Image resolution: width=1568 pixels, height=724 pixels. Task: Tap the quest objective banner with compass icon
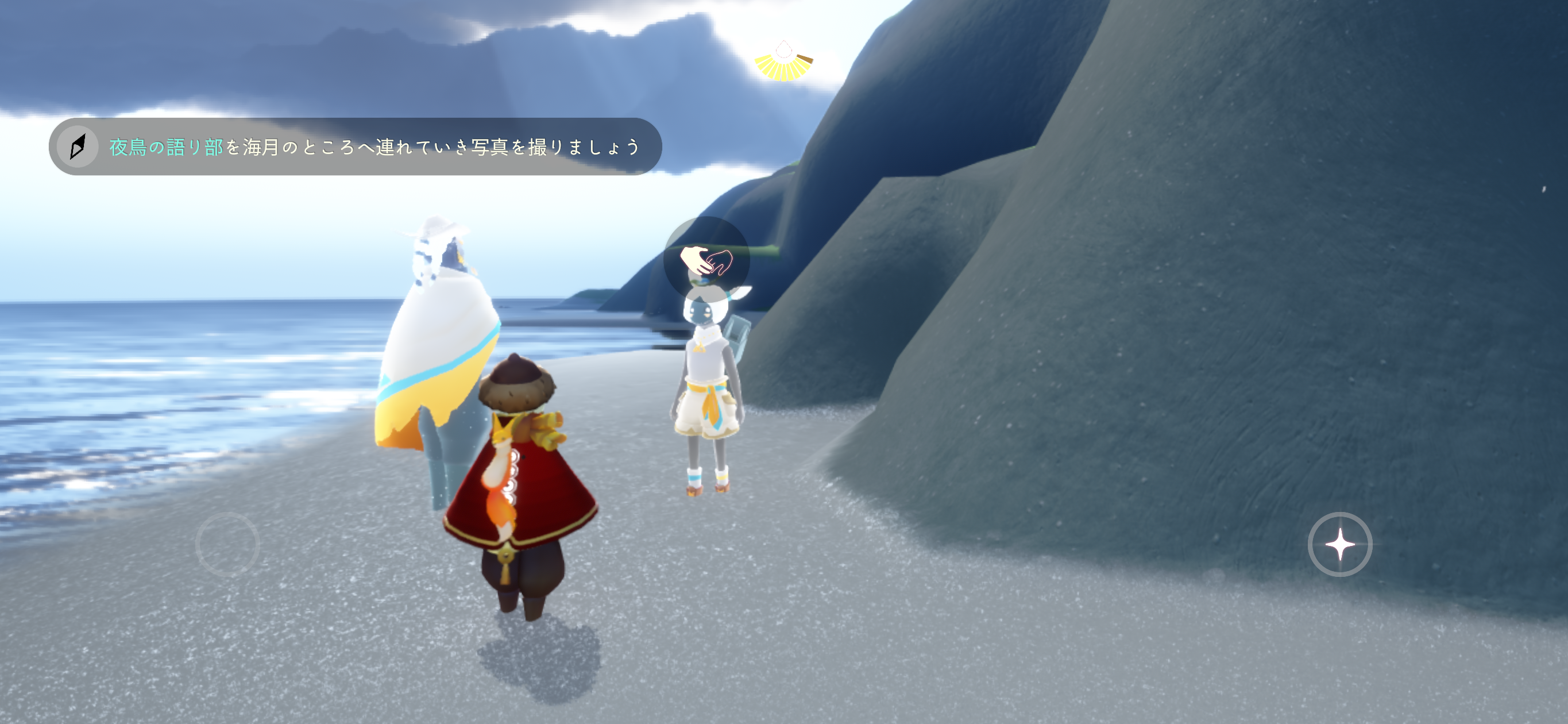(x=355, y=147)
